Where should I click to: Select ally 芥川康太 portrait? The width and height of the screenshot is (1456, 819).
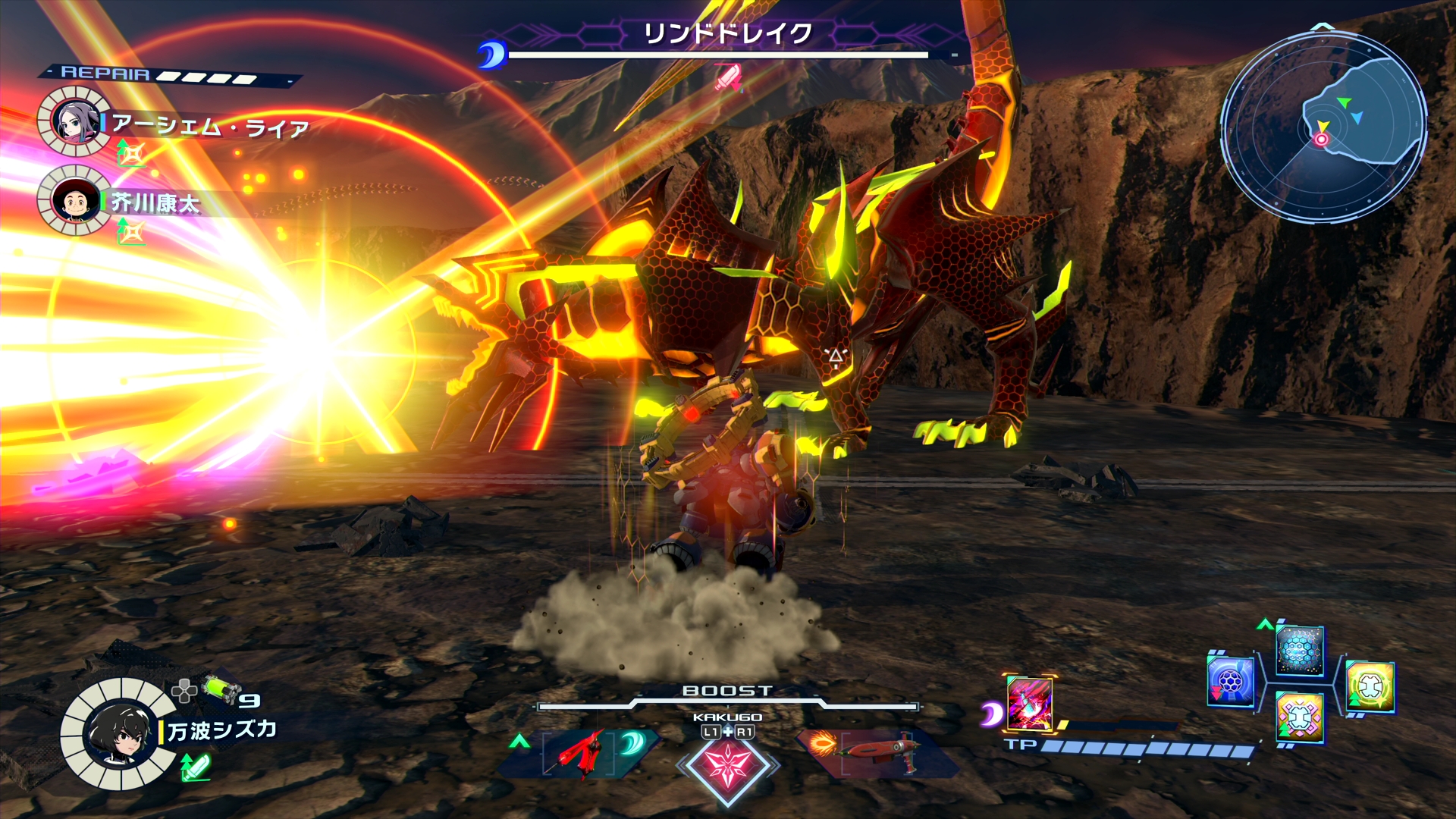pyautogui.click(x=74, y=200)
